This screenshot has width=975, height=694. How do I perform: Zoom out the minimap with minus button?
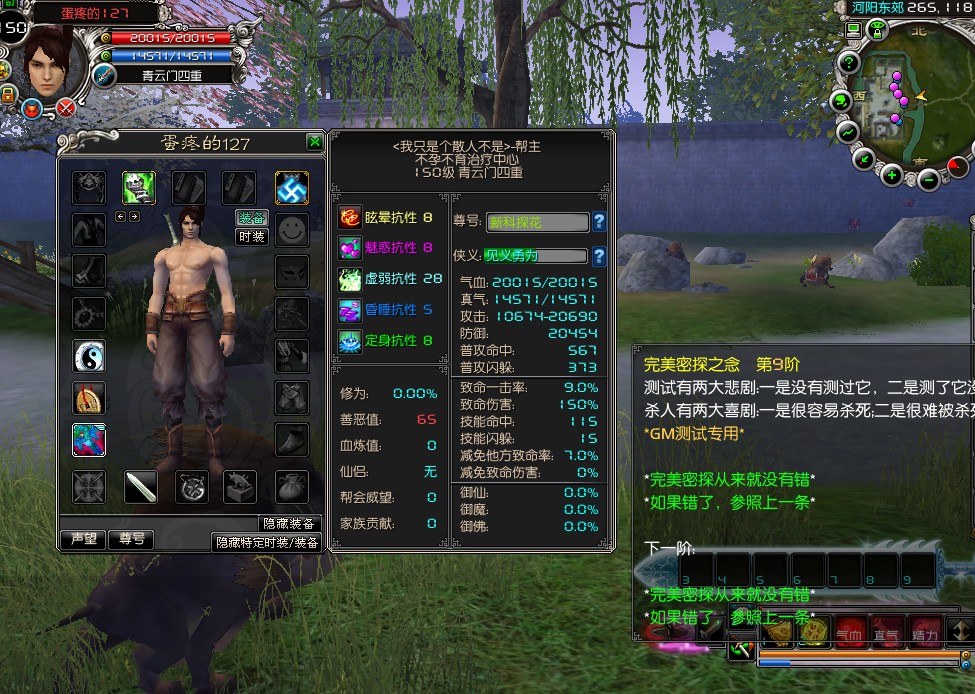[929, 180]
